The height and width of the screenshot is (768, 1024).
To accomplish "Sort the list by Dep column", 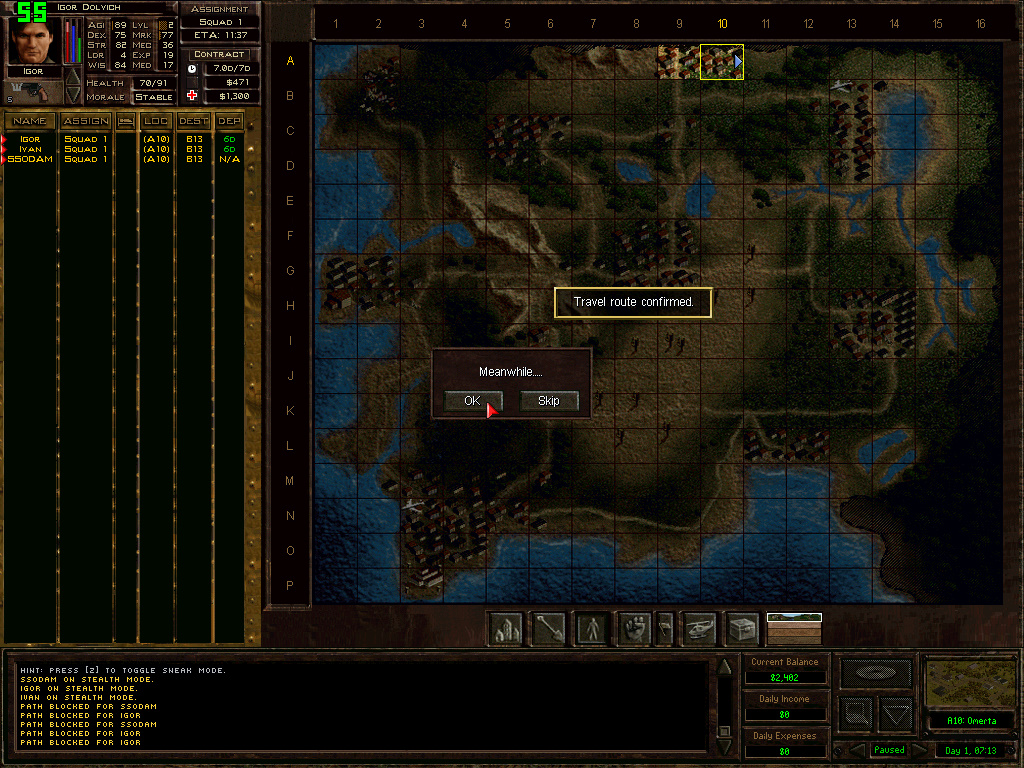I will [x=230, y=121].
